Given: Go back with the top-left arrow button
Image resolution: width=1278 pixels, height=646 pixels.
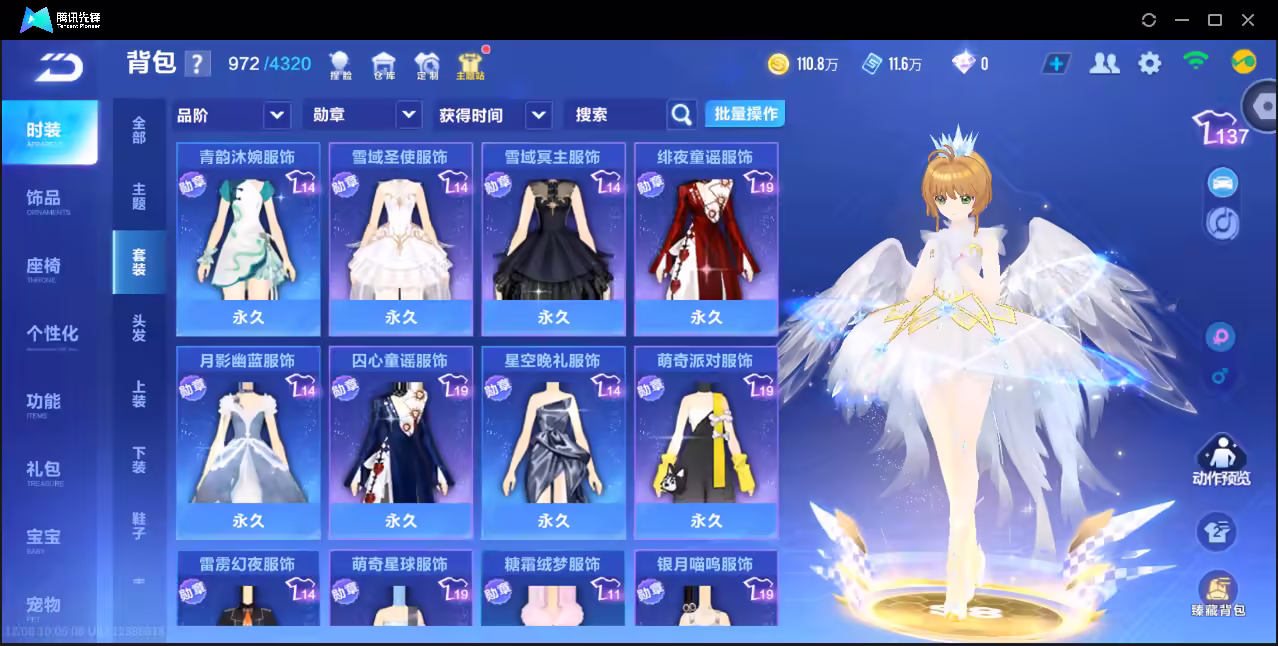Looking at the screenshot, I should (57, 66).
